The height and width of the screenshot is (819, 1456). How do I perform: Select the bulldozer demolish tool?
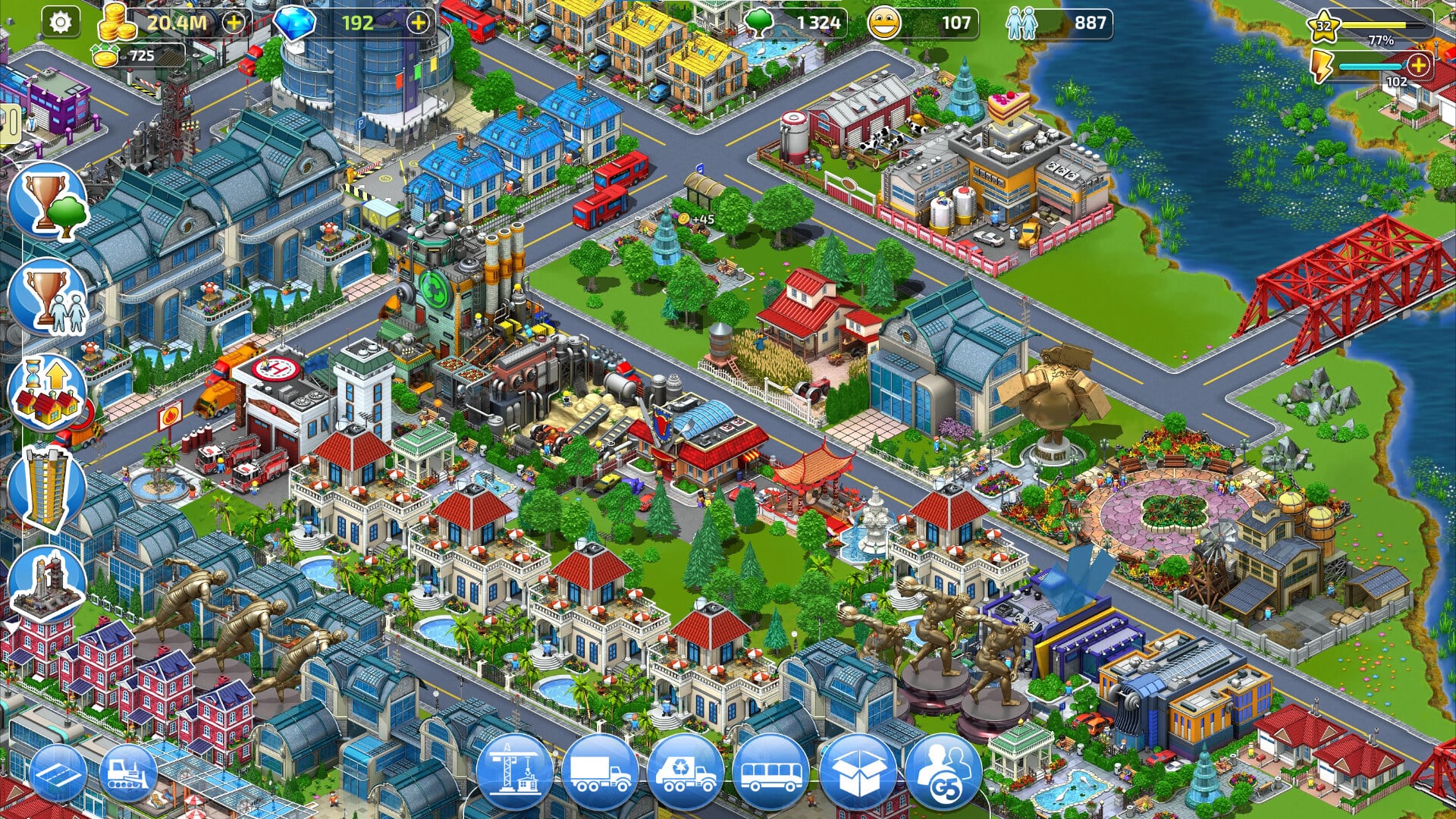129,773
